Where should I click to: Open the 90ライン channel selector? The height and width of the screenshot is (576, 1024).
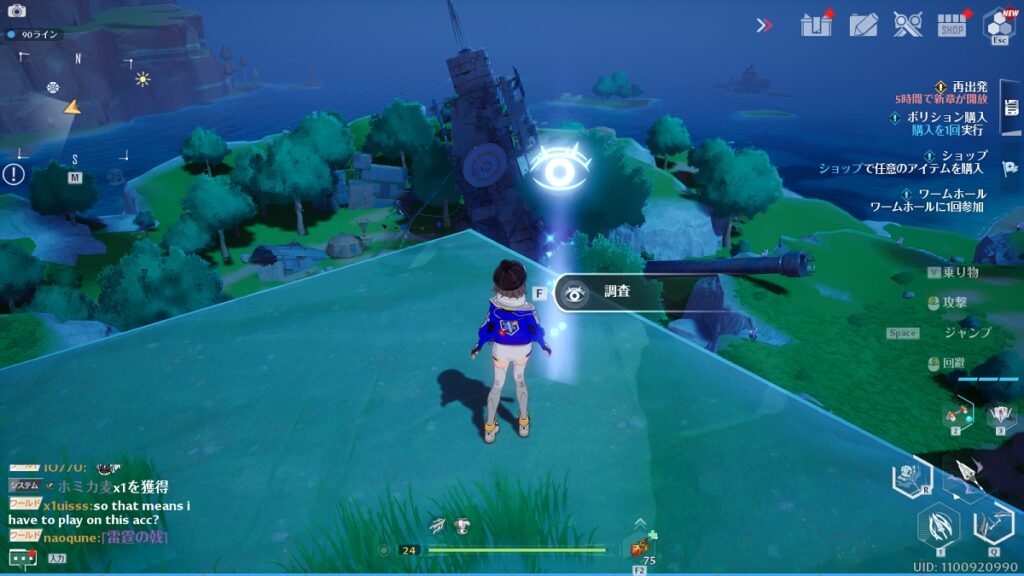pyautogui.click(x=35, y=34)
